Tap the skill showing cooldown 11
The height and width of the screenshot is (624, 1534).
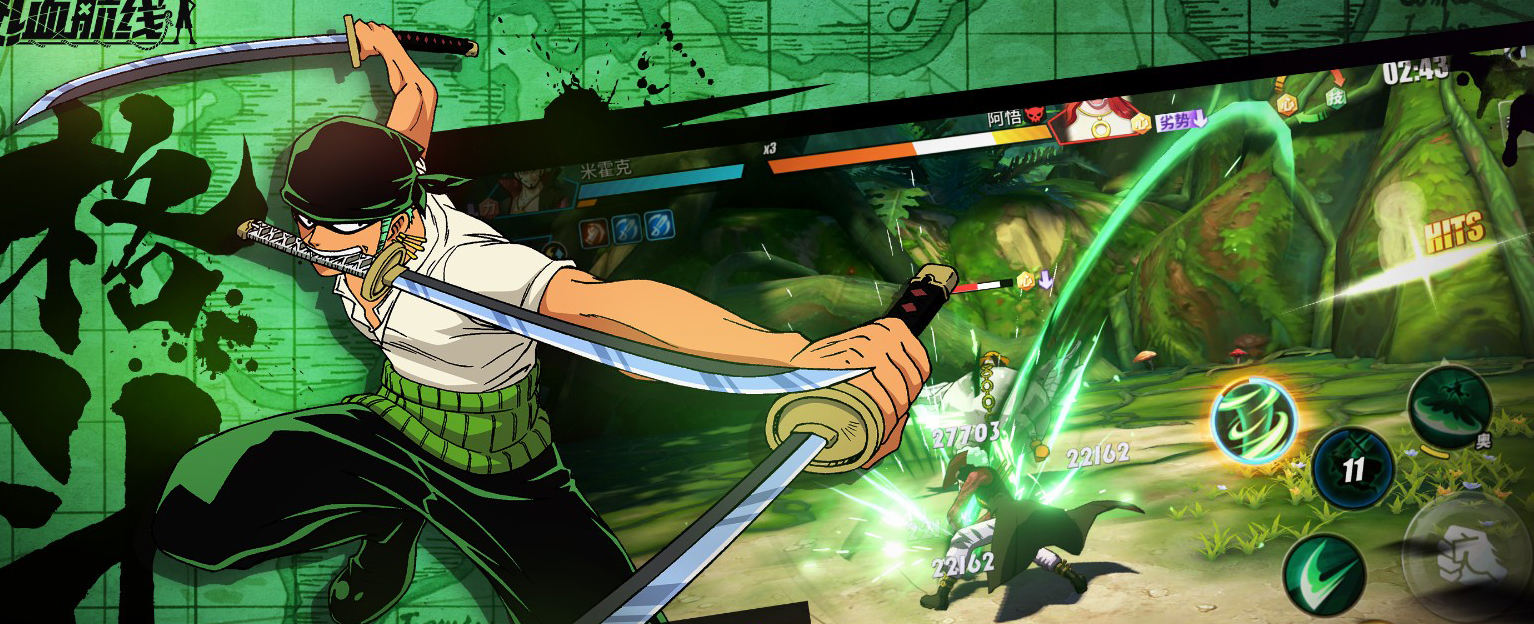point(1353,468)
